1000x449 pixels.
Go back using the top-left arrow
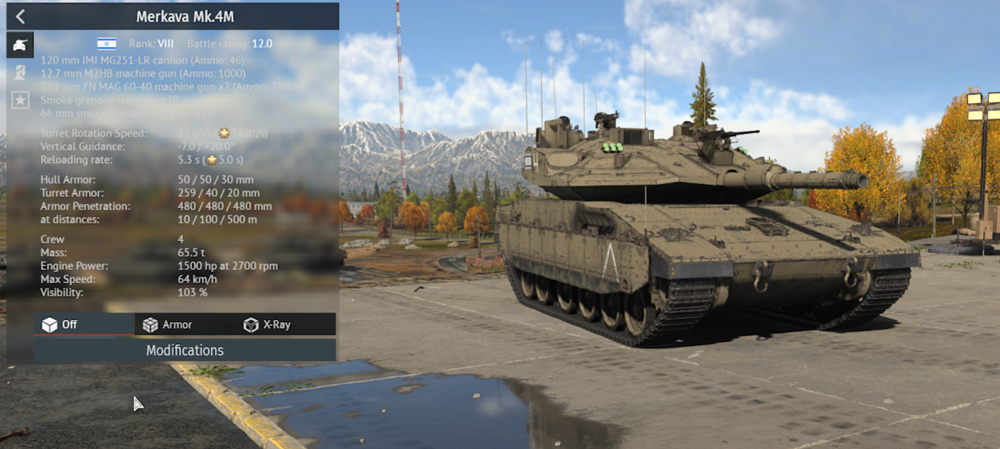coord(19,16)
